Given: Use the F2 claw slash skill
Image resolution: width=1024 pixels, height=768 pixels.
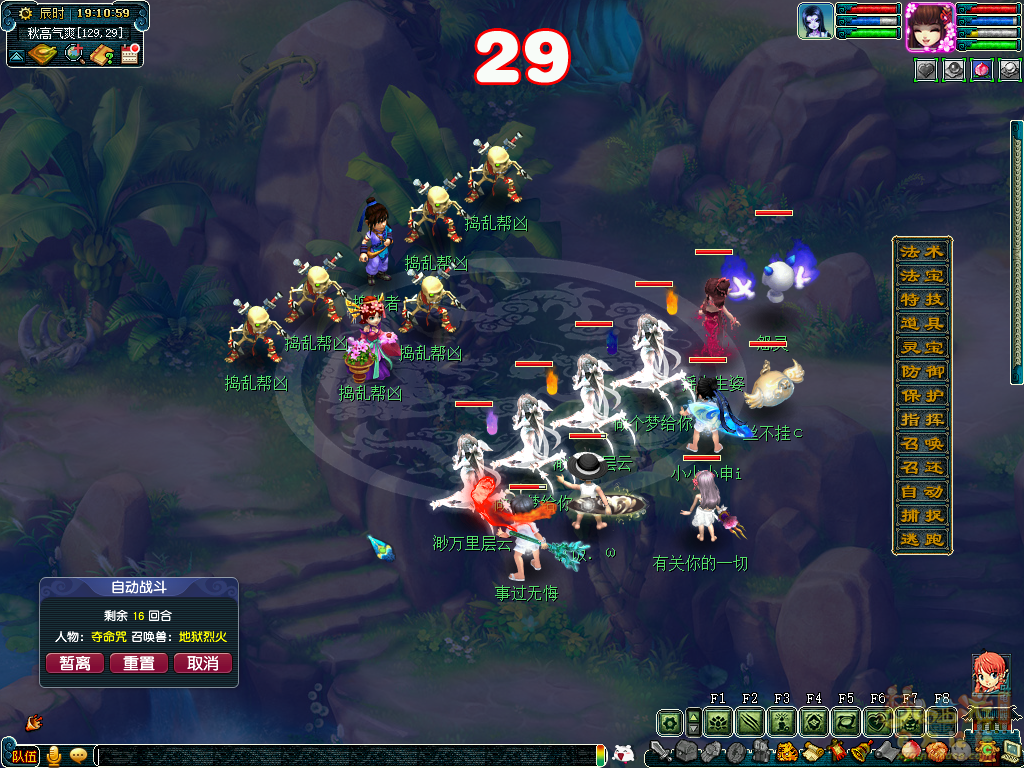Looking at the screenshot, I should click(x=750, y=721).
